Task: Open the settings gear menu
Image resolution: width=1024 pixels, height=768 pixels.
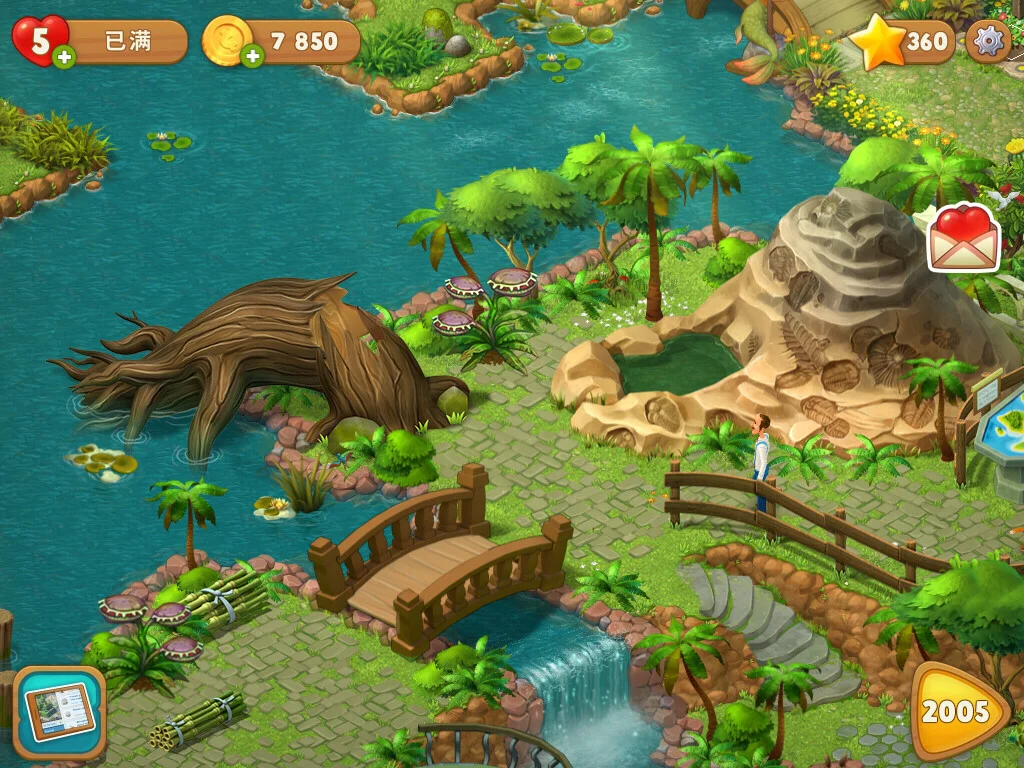Action: (x=988, y=41)
